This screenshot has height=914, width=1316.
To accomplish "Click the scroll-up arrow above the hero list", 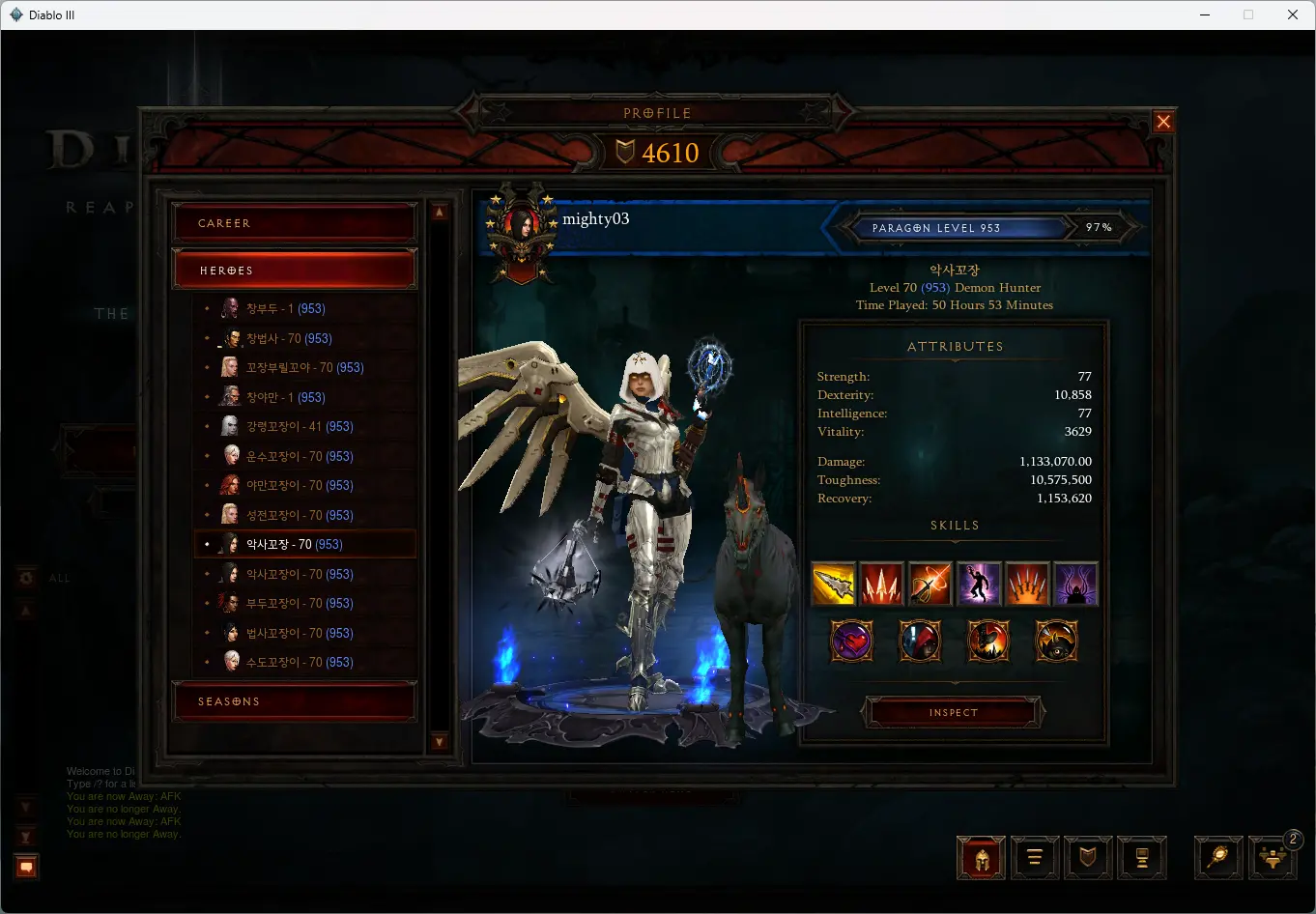I will [440, 210].
